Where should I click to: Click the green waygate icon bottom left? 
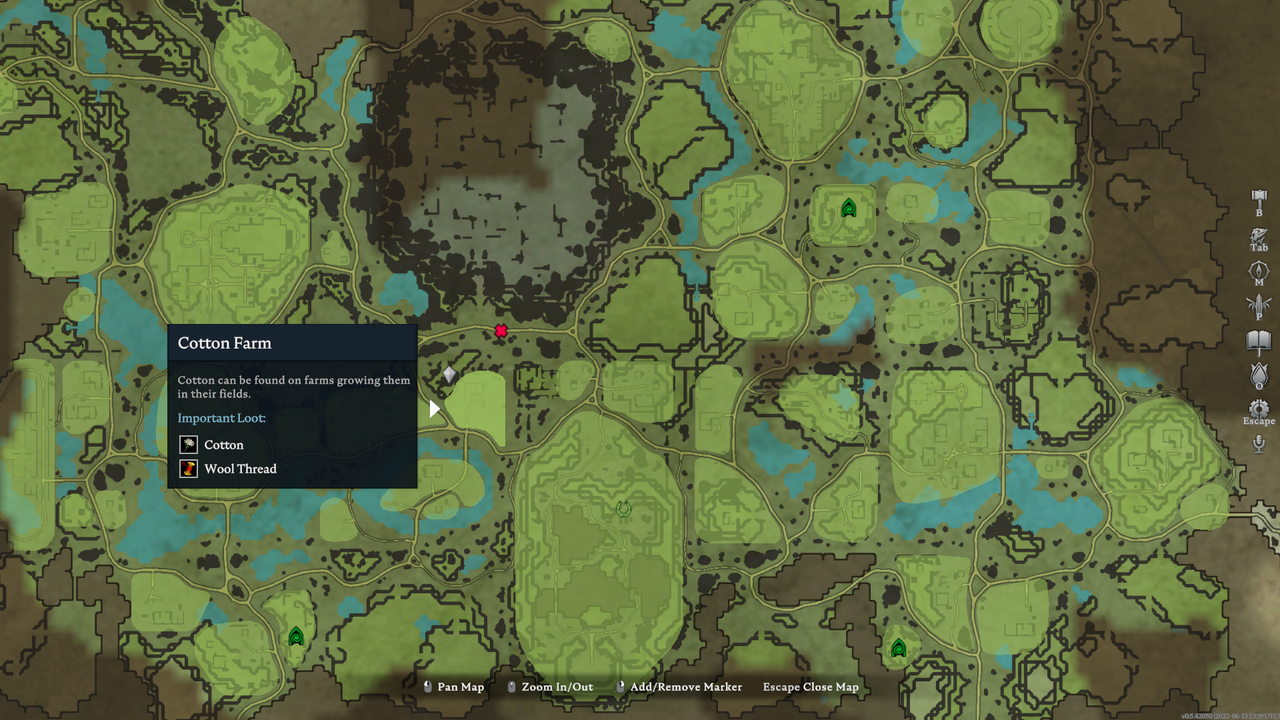[296, 634]
